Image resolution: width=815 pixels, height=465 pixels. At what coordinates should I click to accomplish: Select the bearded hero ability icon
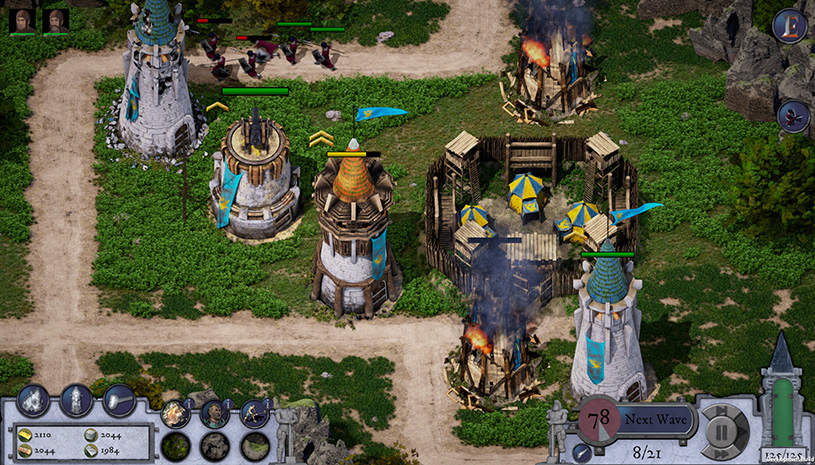click(x=214, y=413)
